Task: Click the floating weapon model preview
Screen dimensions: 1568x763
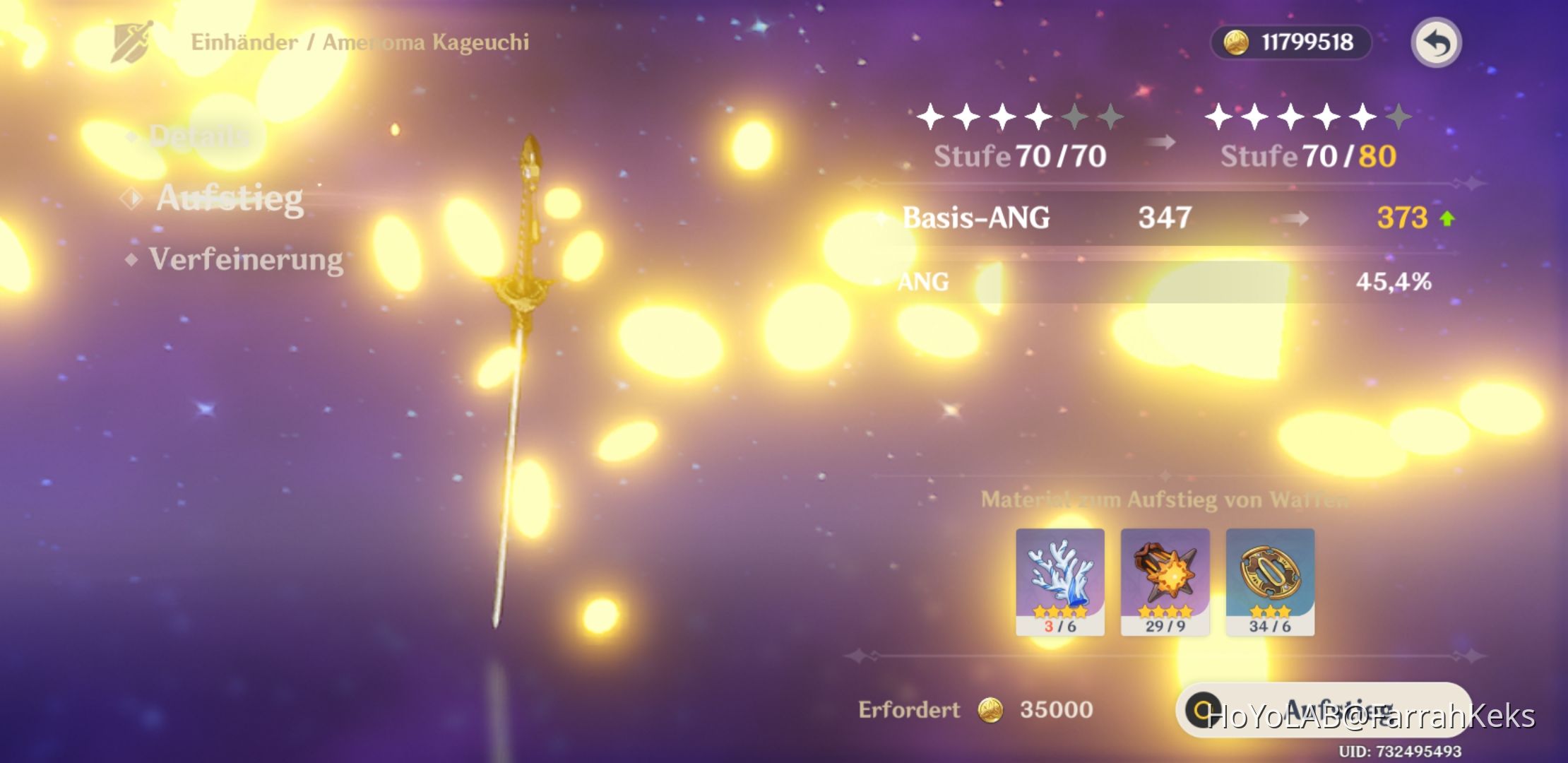Action: pyautogui.click(x=526, y=318)
